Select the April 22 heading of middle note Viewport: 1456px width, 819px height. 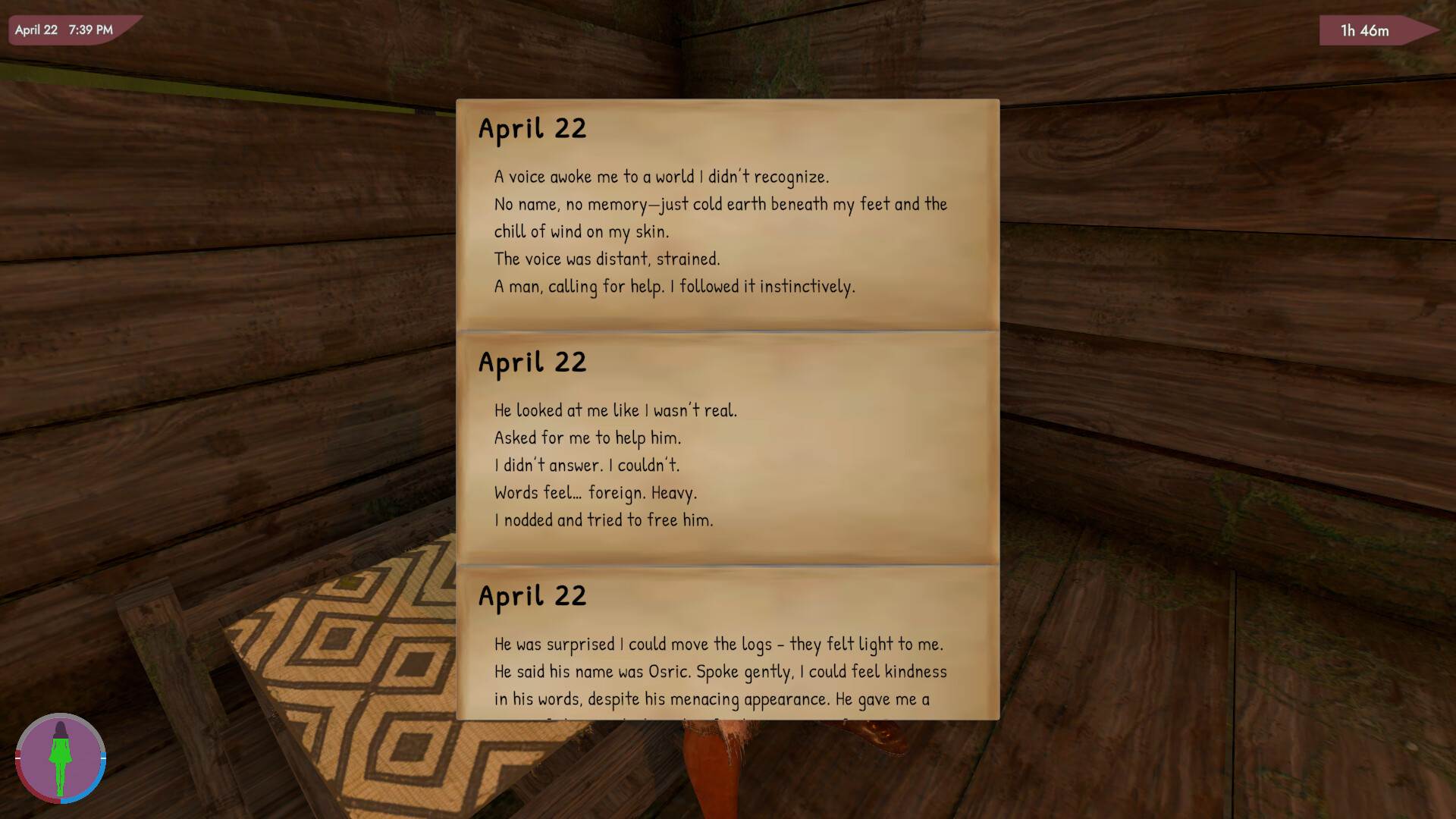(x=532, y=362)
